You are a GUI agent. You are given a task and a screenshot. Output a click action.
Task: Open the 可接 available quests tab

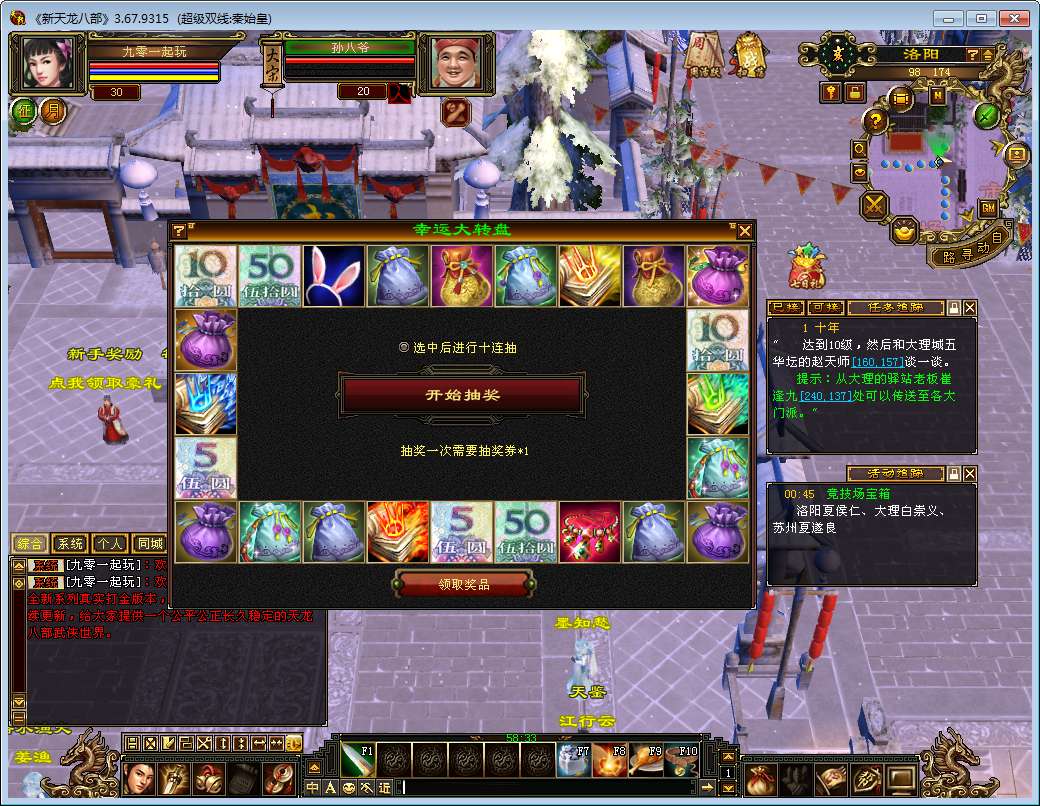pyautogui.click(x=826, y=307)
